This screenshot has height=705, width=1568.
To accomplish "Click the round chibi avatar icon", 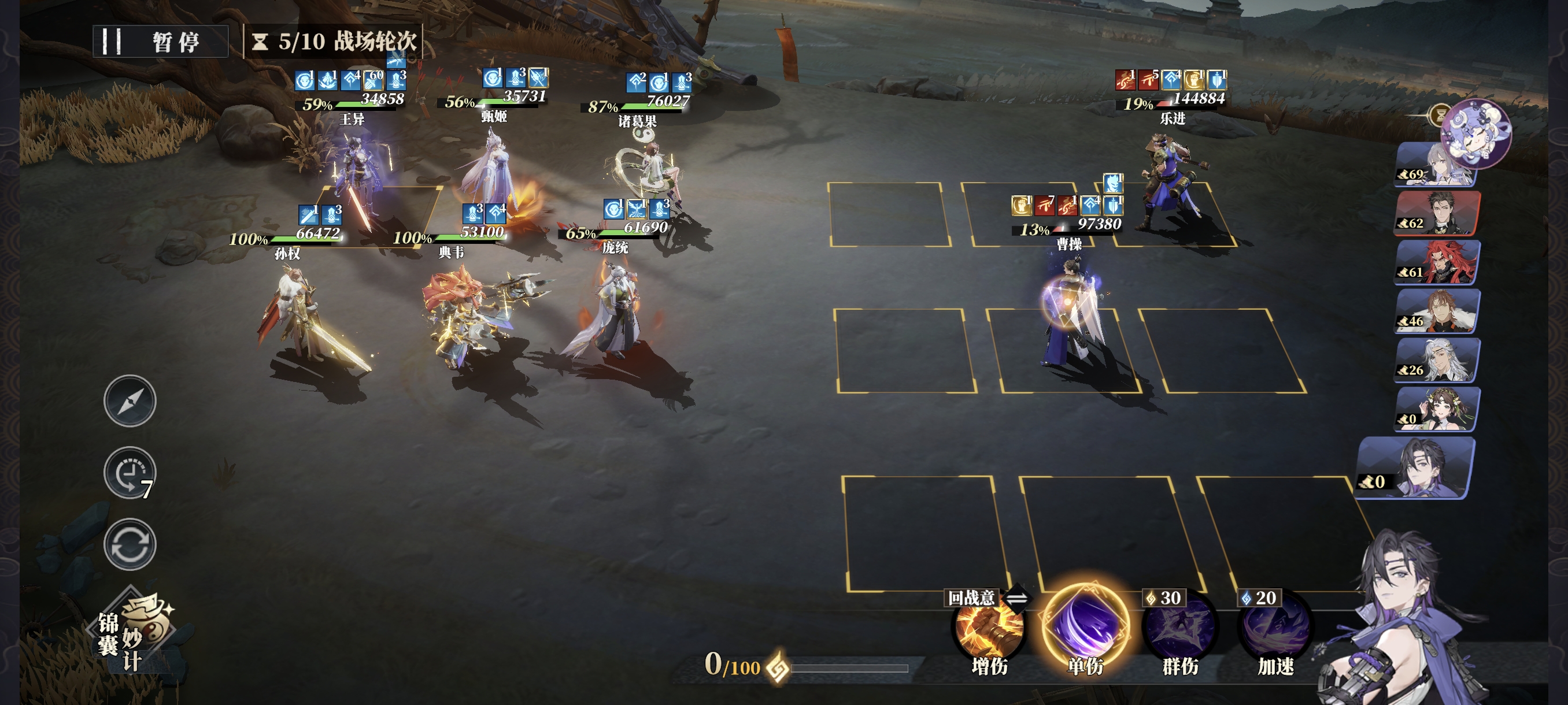I will coord(1475,133).
